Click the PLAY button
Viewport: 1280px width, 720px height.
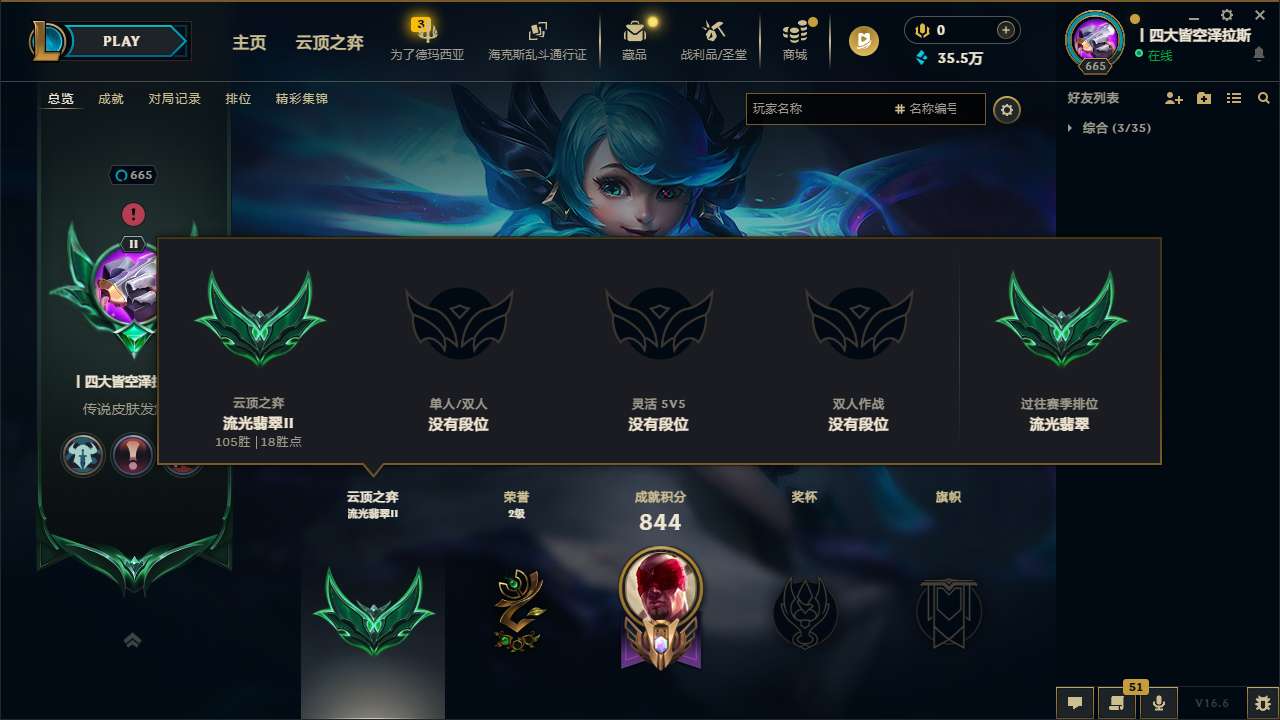point(121,41)
